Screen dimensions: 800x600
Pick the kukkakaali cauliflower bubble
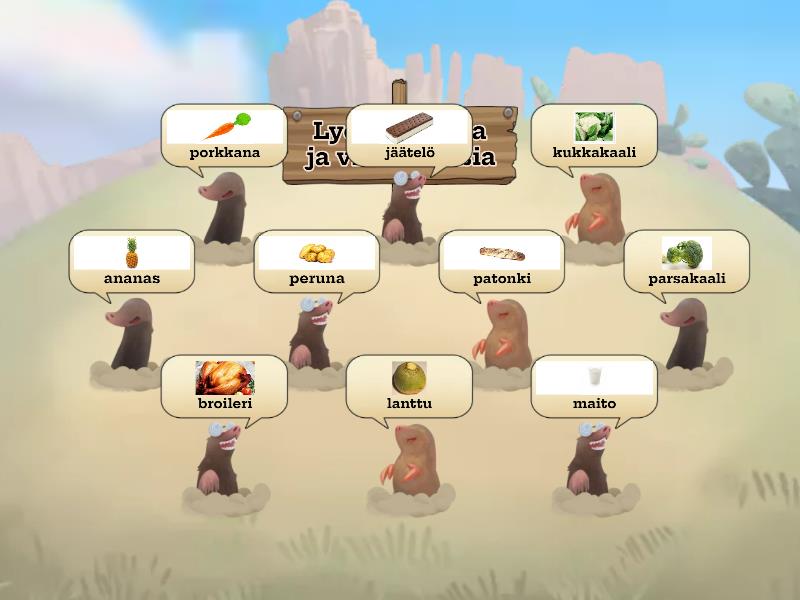pyautogui.click(x=594, y=136)
